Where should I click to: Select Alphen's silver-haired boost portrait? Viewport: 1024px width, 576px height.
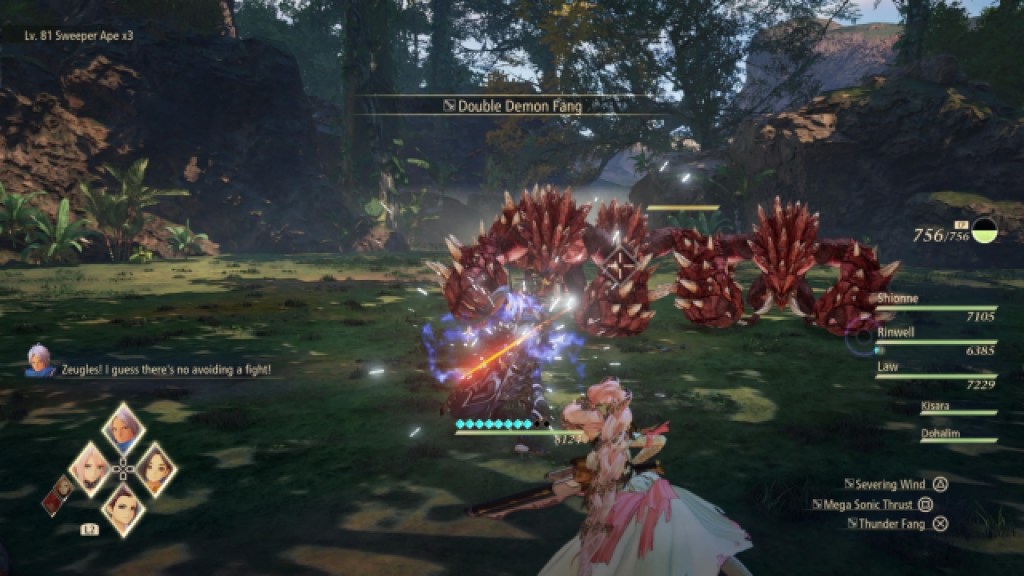click(x=123, y=428)
